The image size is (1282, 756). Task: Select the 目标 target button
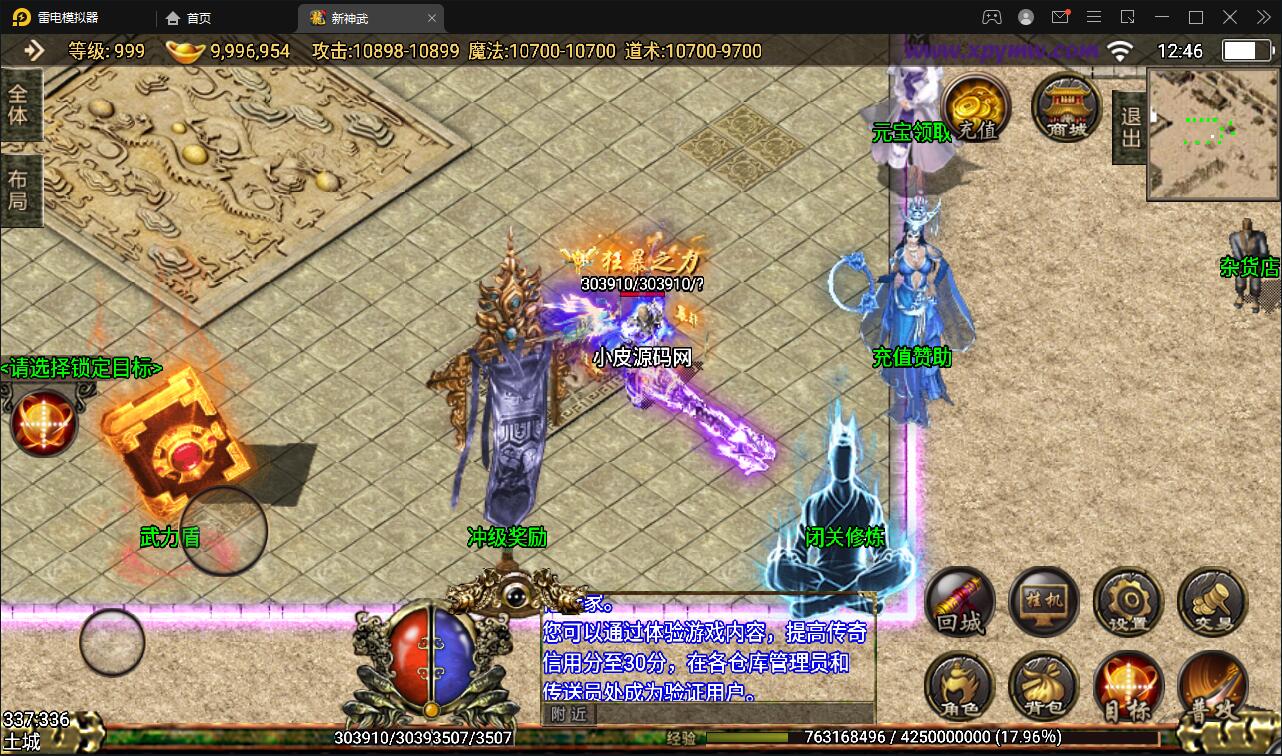tap(1128, 688)
